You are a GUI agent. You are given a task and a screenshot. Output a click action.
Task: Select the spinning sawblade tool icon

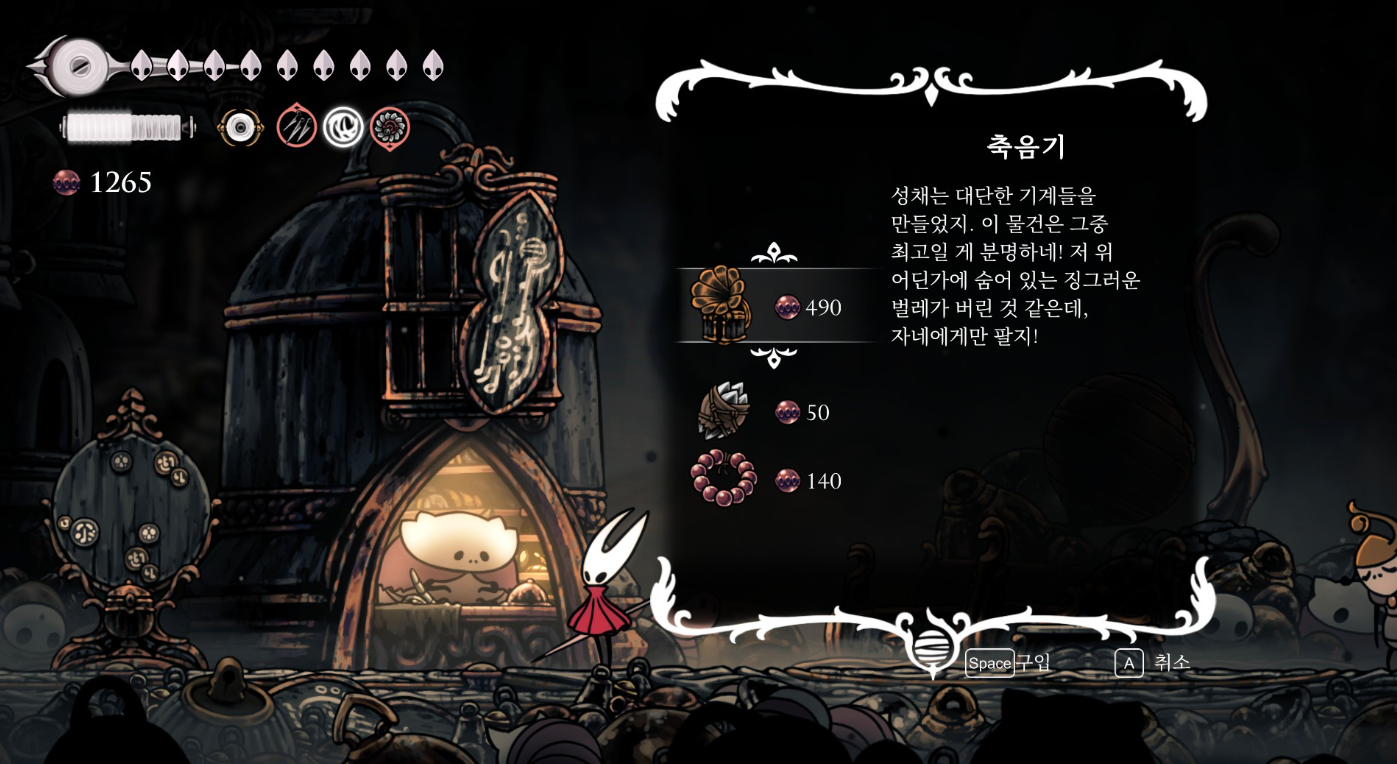point(390,128)
